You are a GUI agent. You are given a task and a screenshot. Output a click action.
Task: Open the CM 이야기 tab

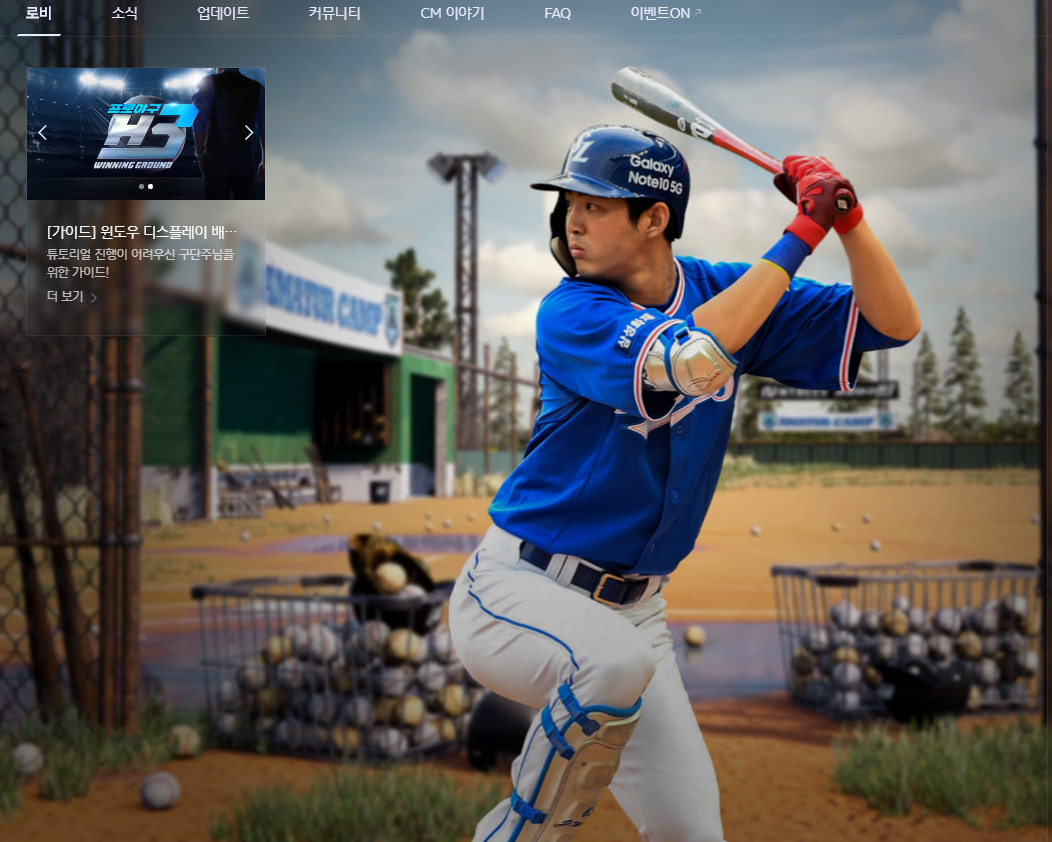tap(452, 14)
